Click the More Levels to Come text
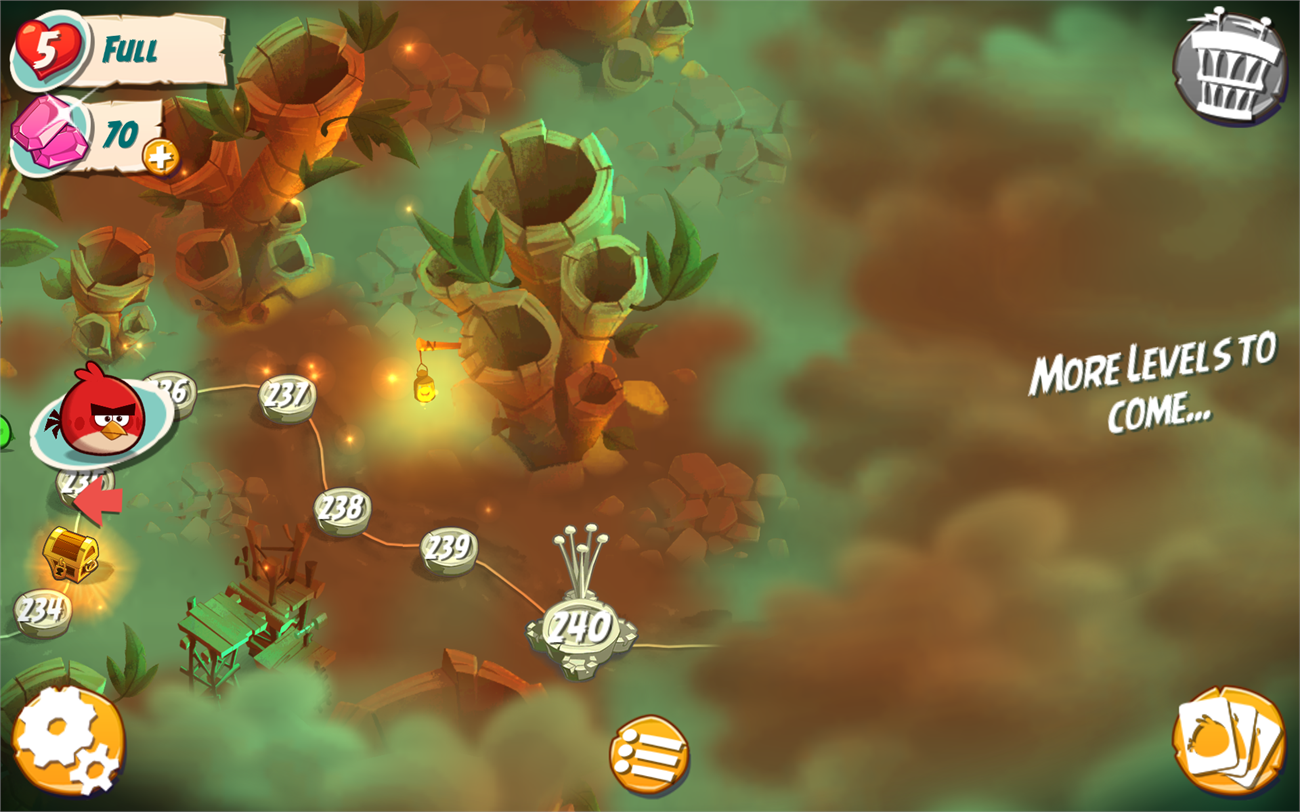Viewport: 1300px width, 812px height. pyautogui.click(x=1152, y=390)
